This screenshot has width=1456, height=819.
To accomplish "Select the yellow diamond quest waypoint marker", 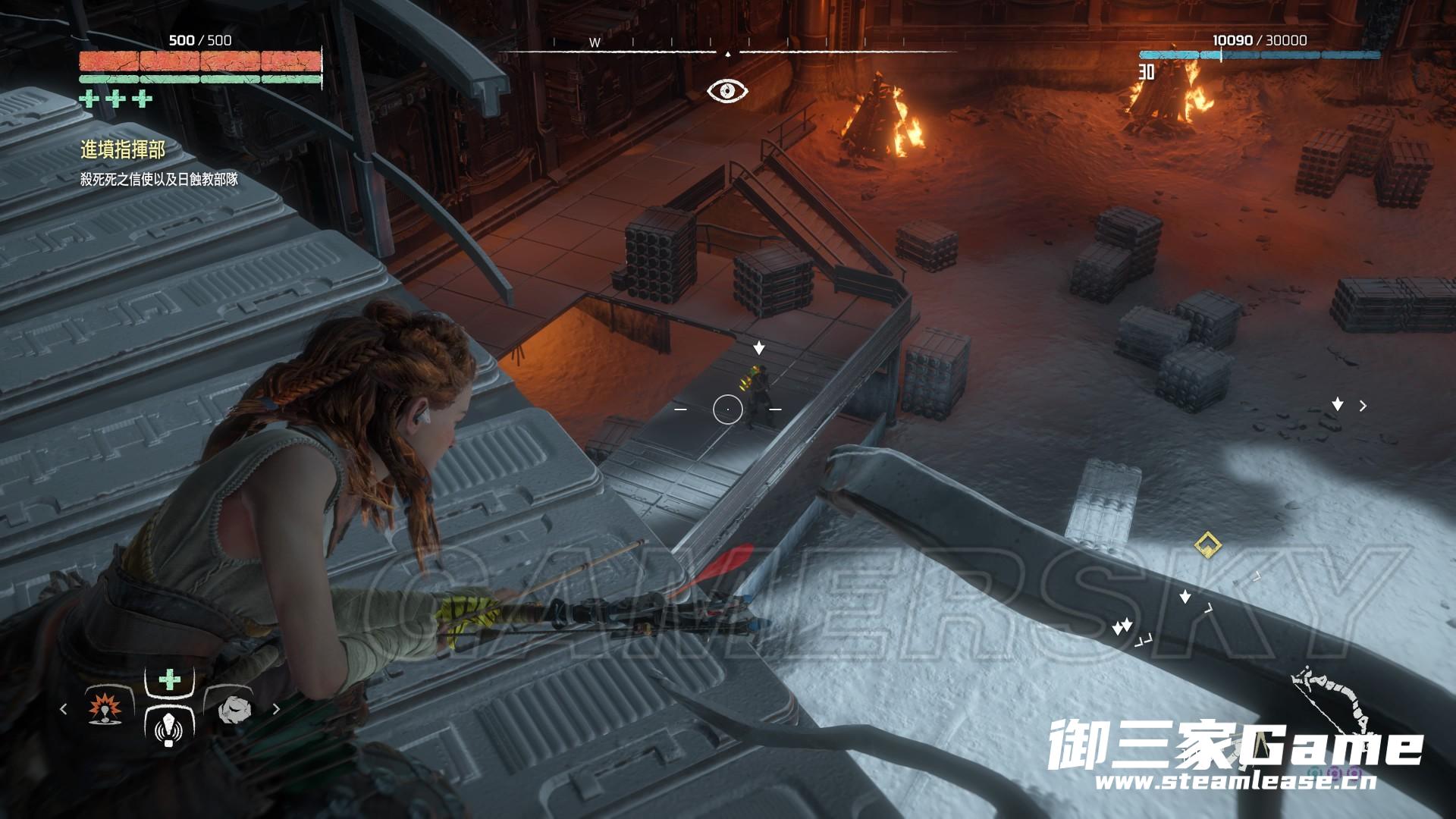I will click(x=1207, y=544).
